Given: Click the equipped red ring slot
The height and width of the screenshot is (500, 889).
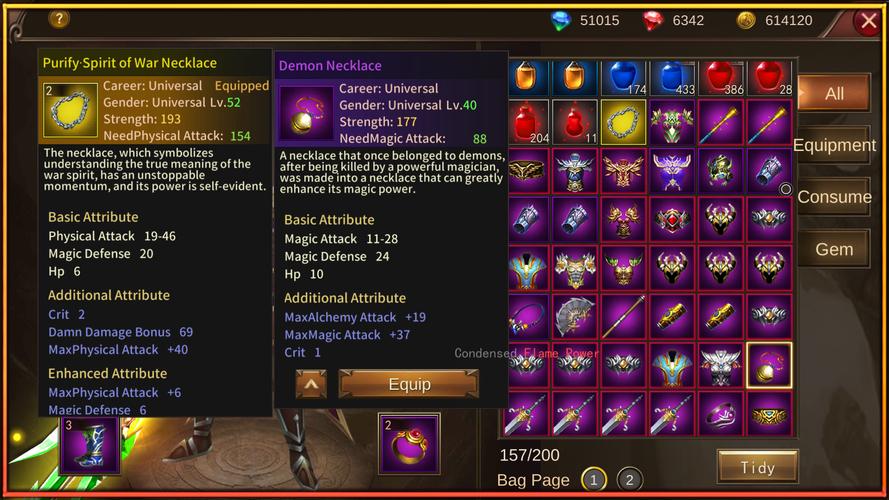Looking at the screenshot, I should [409, 443].
